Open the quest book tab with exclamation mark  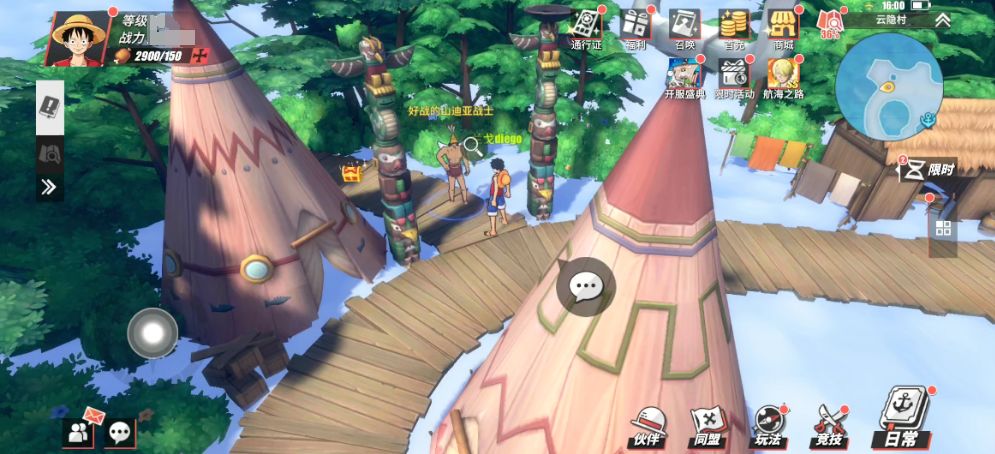coord(50,107)
